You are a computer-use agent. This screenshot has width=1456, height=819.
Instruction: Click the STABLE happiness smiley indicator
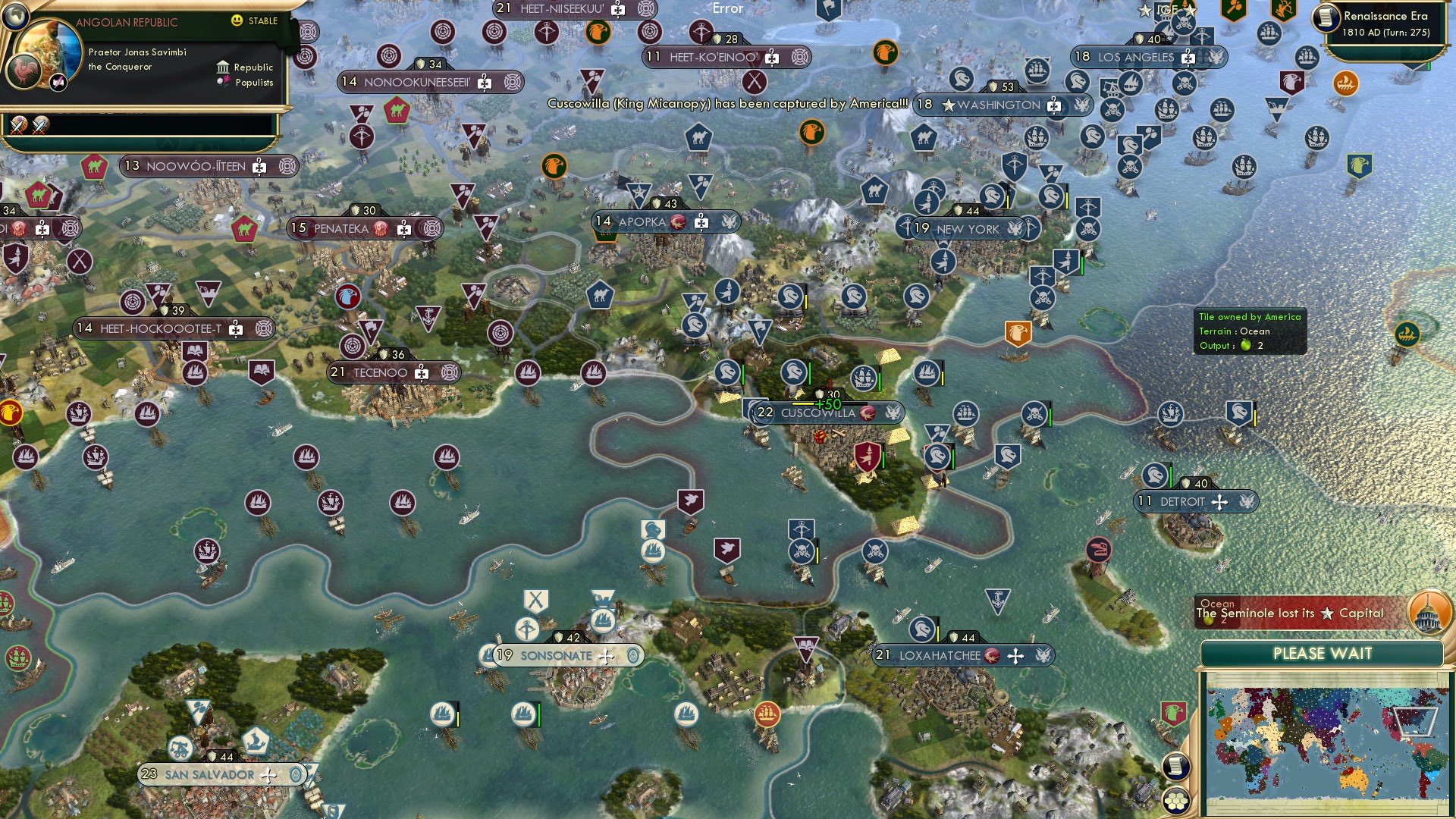click(x=237, y=20)
